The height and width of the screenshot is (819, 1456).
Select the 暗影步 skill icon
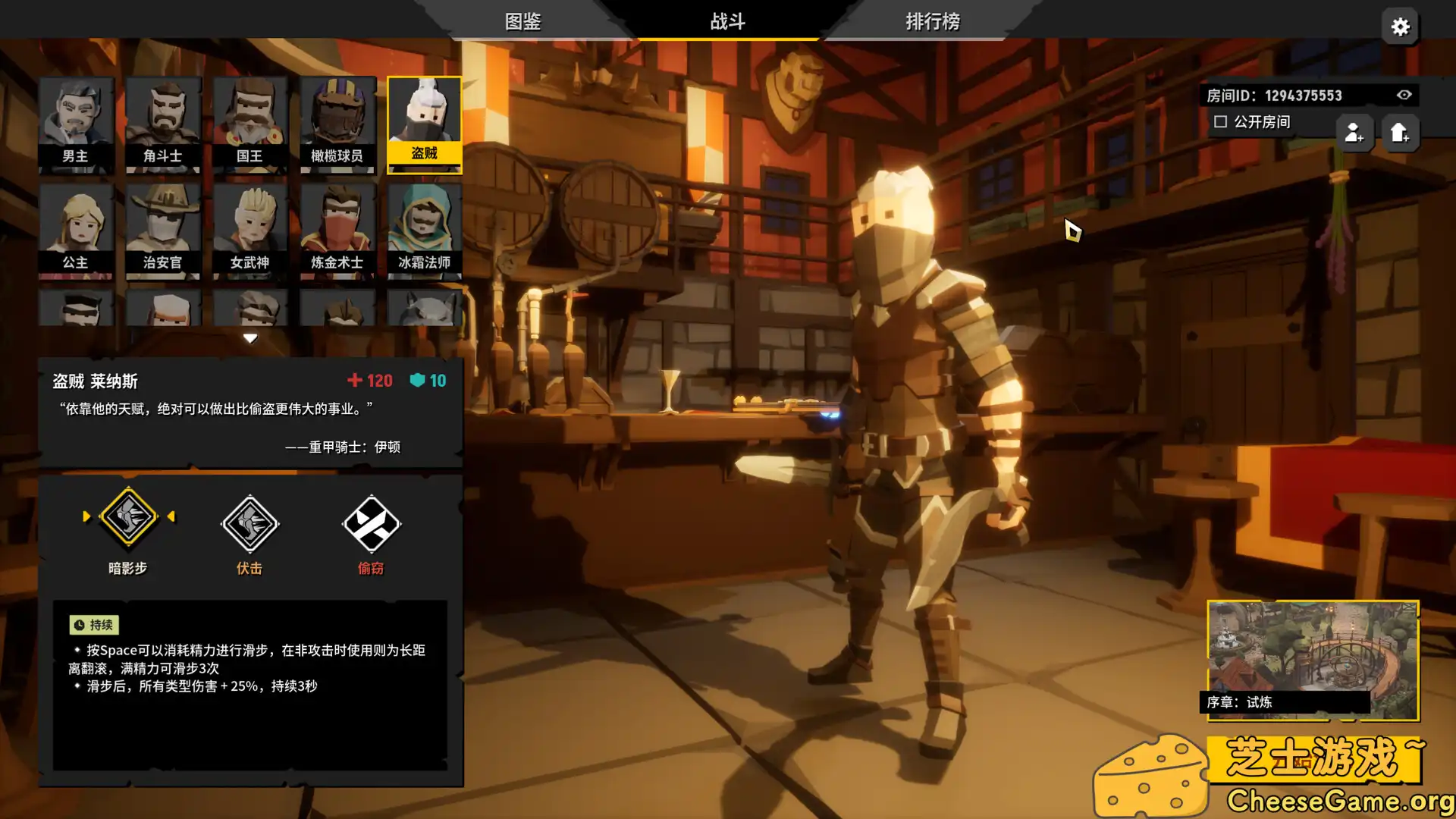[128, 516]
